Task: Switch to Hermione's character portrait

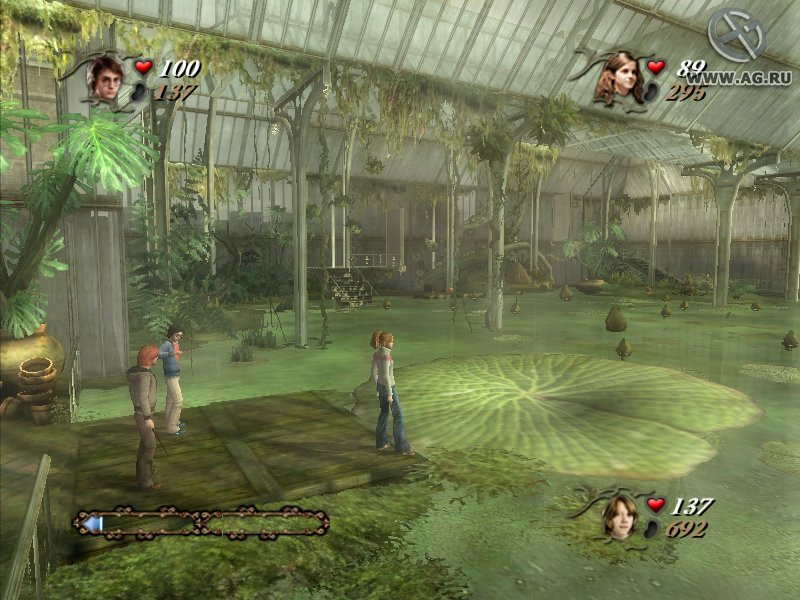Action: (x=619, y=77)
